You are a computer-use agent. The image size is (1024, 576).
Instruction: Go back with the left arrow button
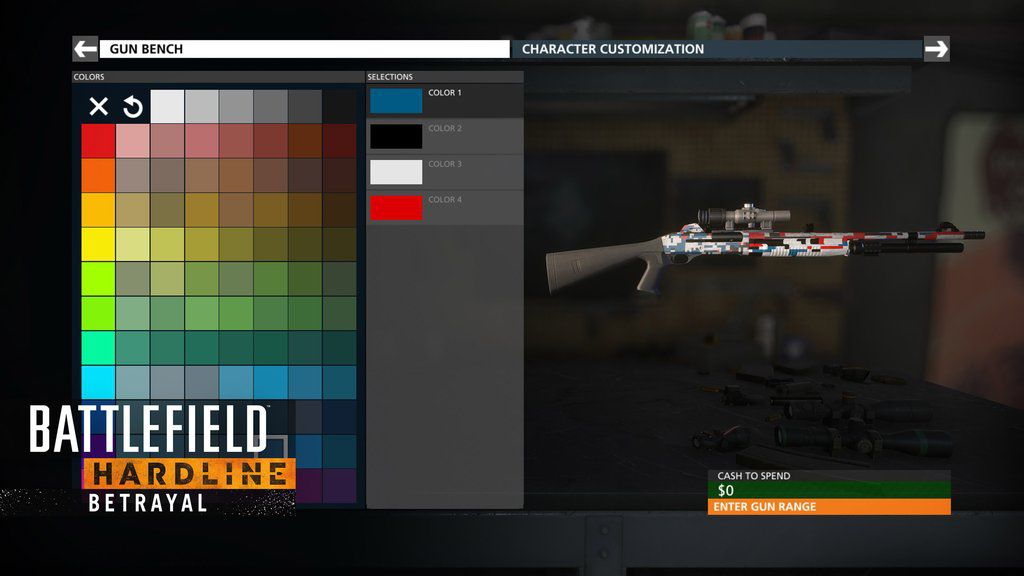point(85,49)
